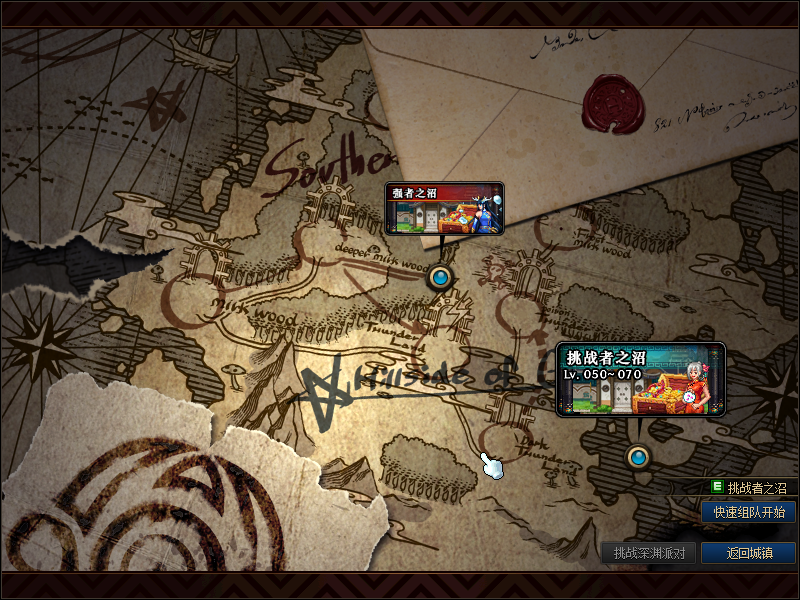Choose the greyed 挑战深渊派对 abyss party button

(648, 552)
